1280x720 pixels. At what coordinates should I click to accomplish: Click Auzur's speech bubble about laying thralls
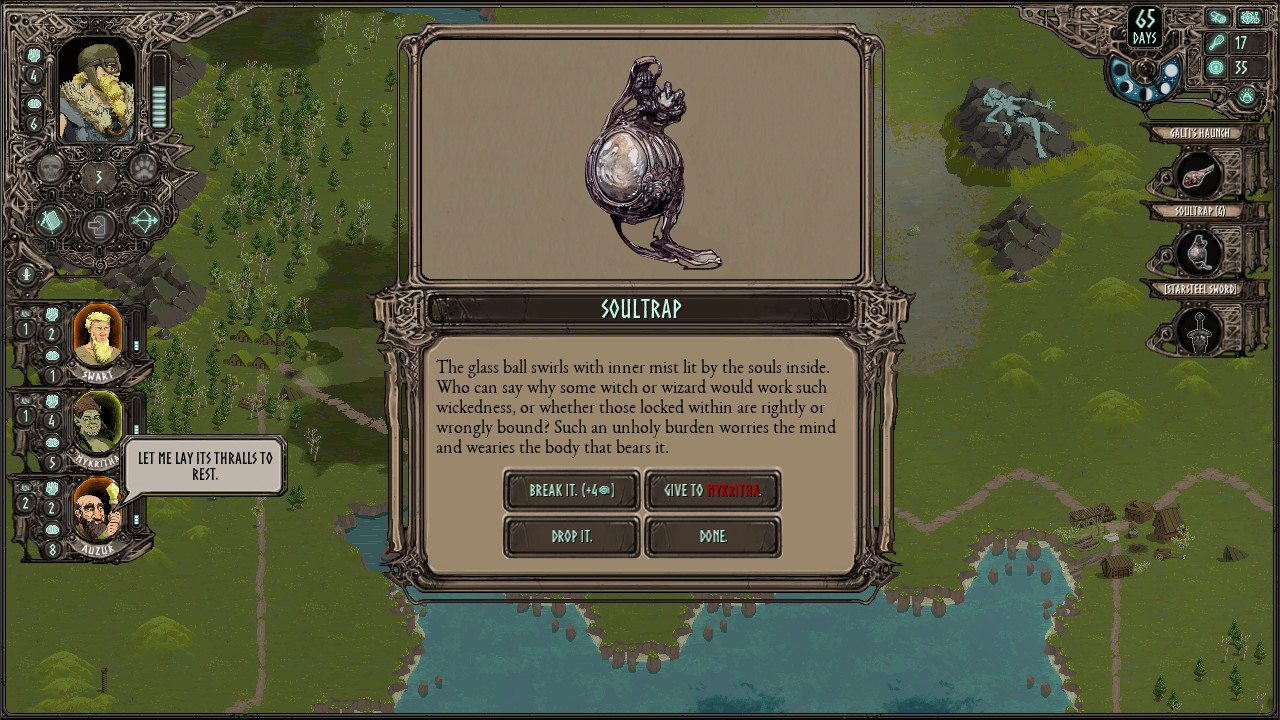click(205, 466)
